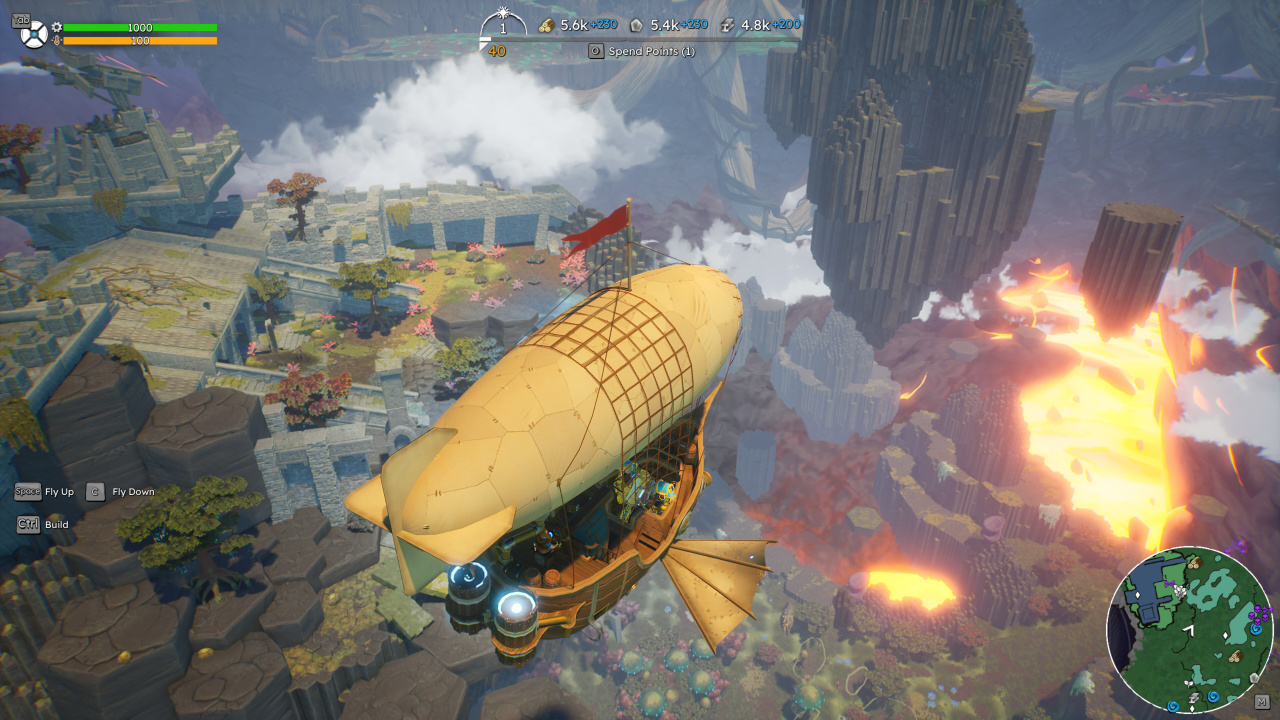Open the lifebuoy menu icon

click(x=34, y=34)
